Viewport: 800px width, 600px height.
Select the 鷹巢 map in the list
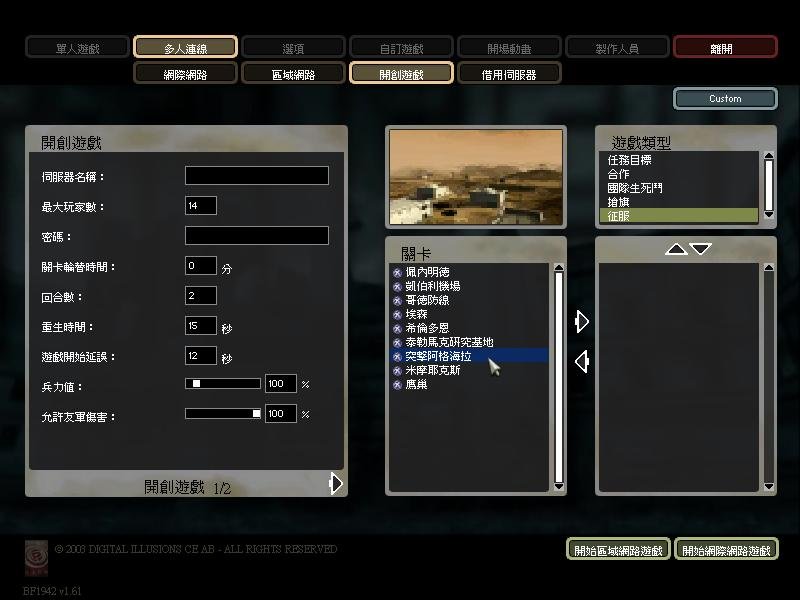(x=416, y=384)
